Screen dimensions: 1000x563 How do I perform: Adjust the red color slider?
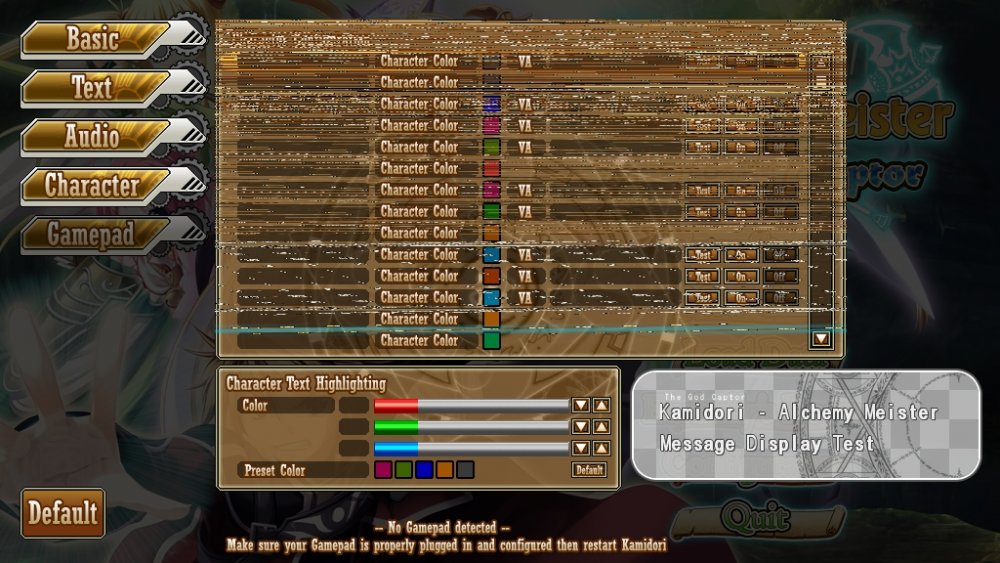tap(470, 405)
